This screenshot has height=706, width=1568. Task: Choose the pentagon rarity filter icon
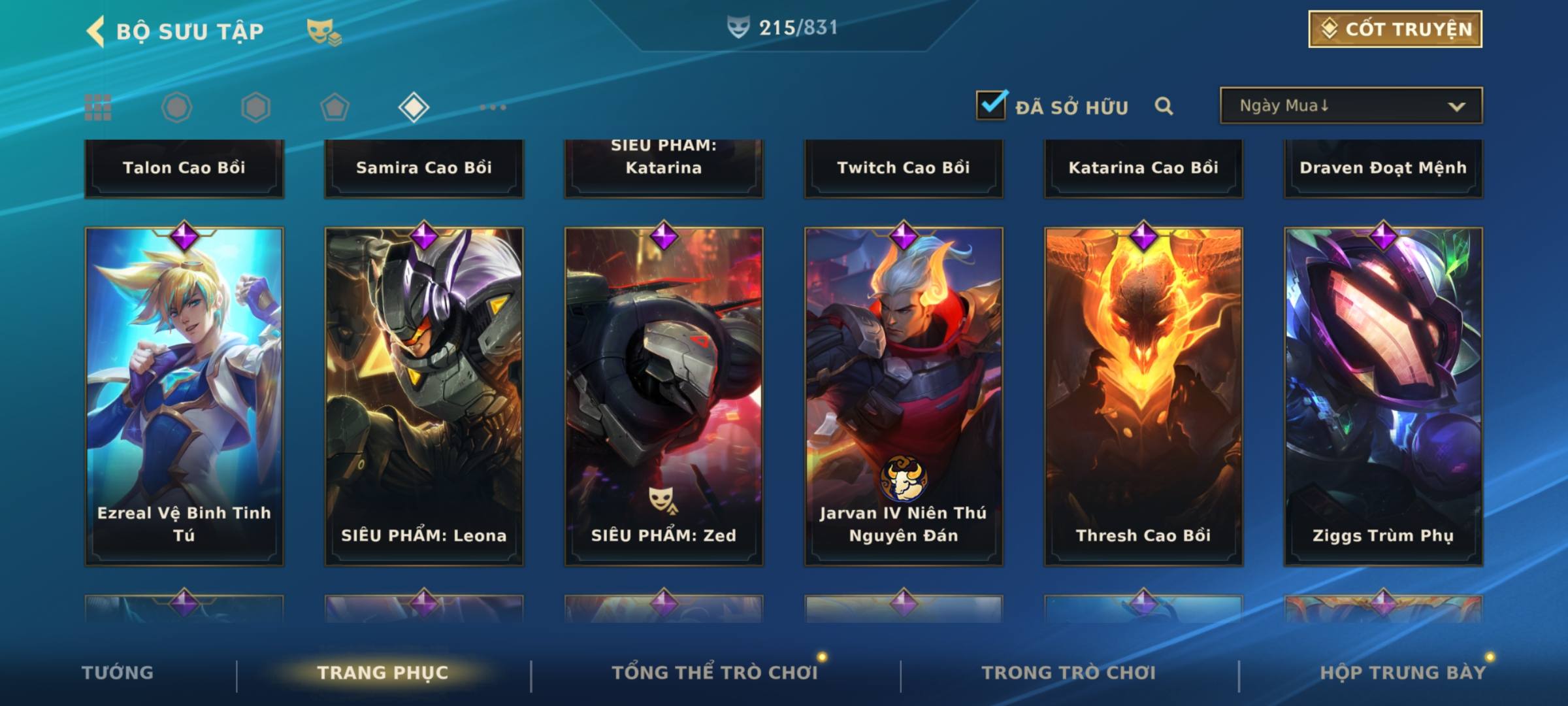pyautogui.click(x=335, y=107)
